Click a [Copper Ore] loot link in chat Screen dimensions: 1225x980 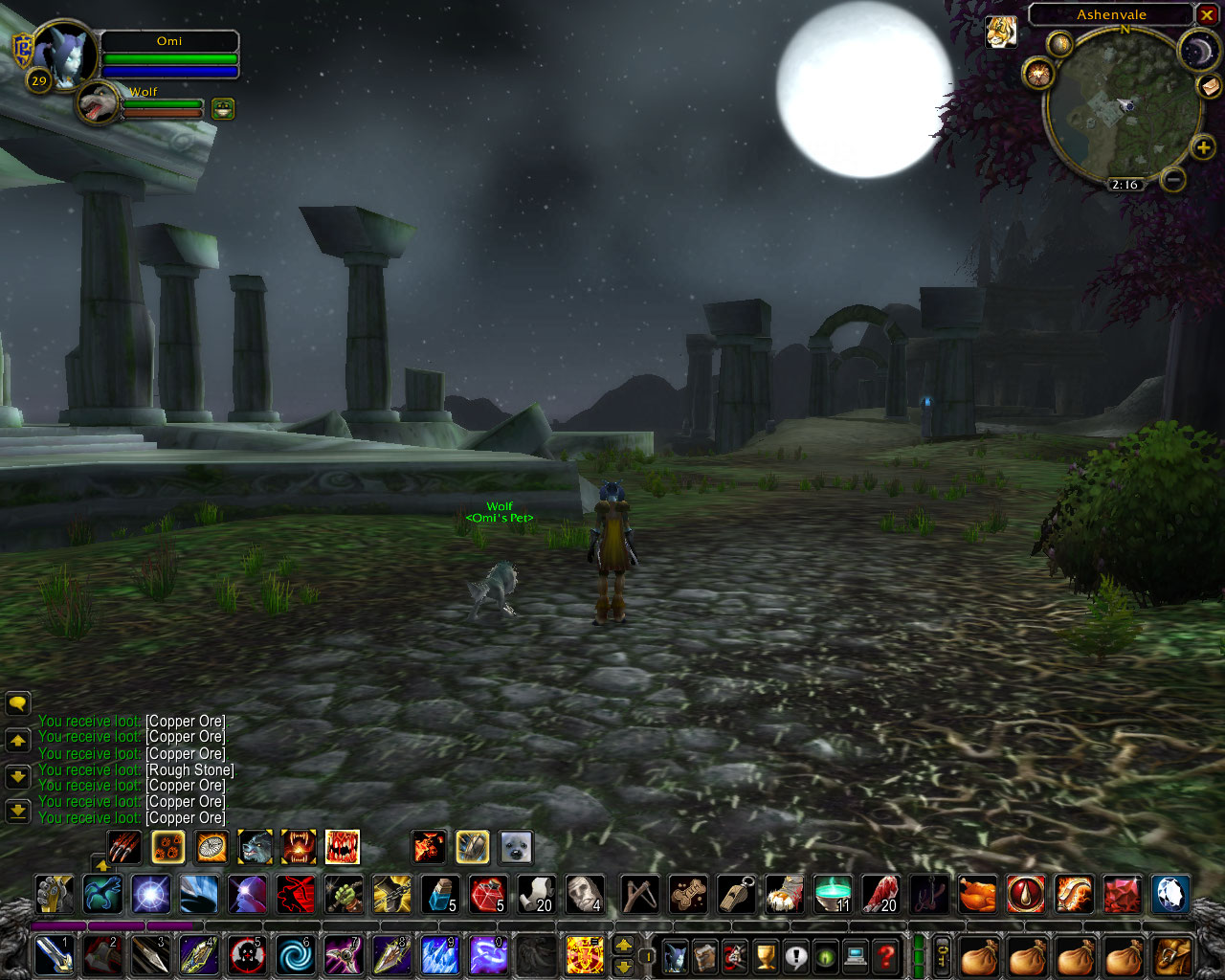click(185, 721)
